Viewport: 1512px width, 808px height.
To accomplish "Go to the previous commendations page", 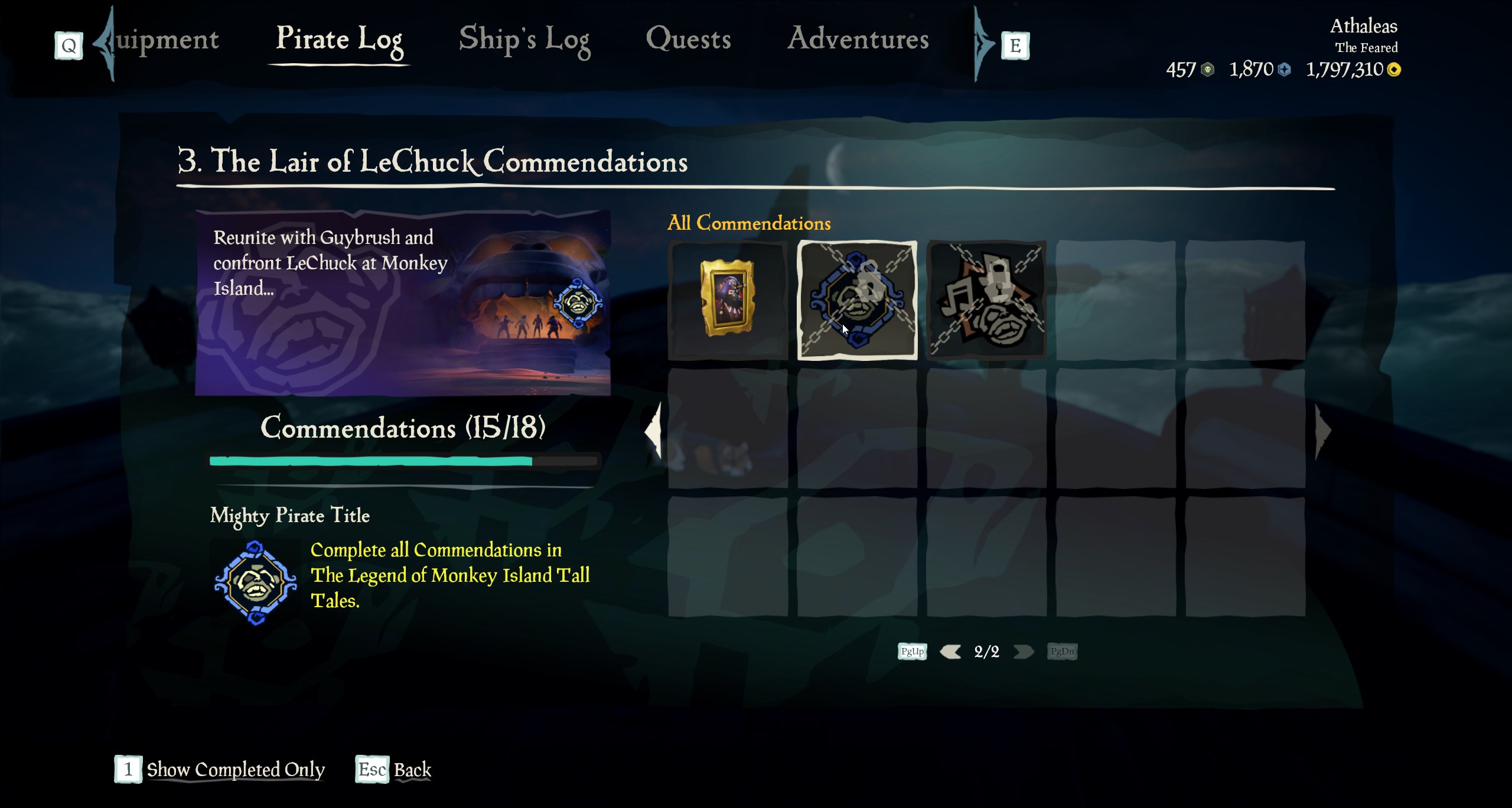I will tap(950, 651).
